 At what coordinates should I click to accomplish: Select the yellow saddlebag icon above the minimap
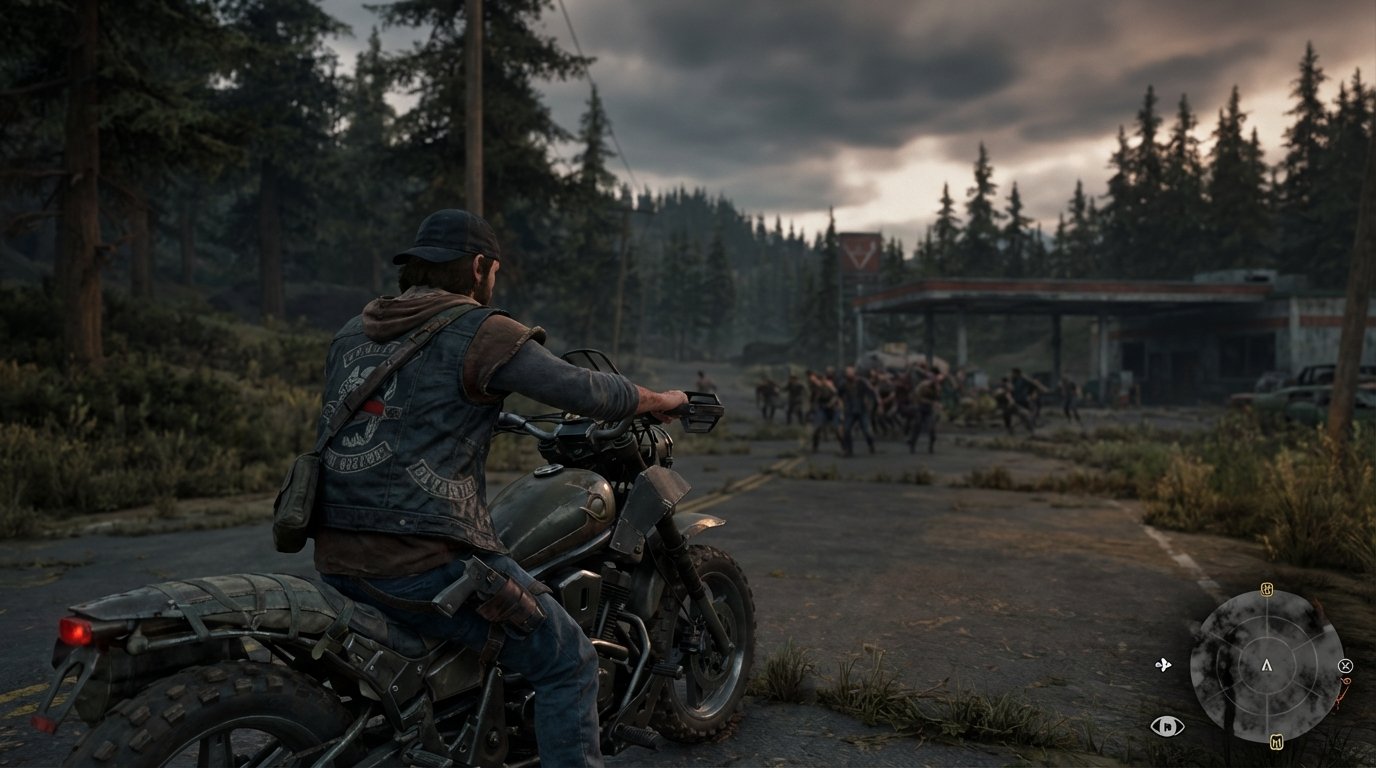tap(1267, 590)
